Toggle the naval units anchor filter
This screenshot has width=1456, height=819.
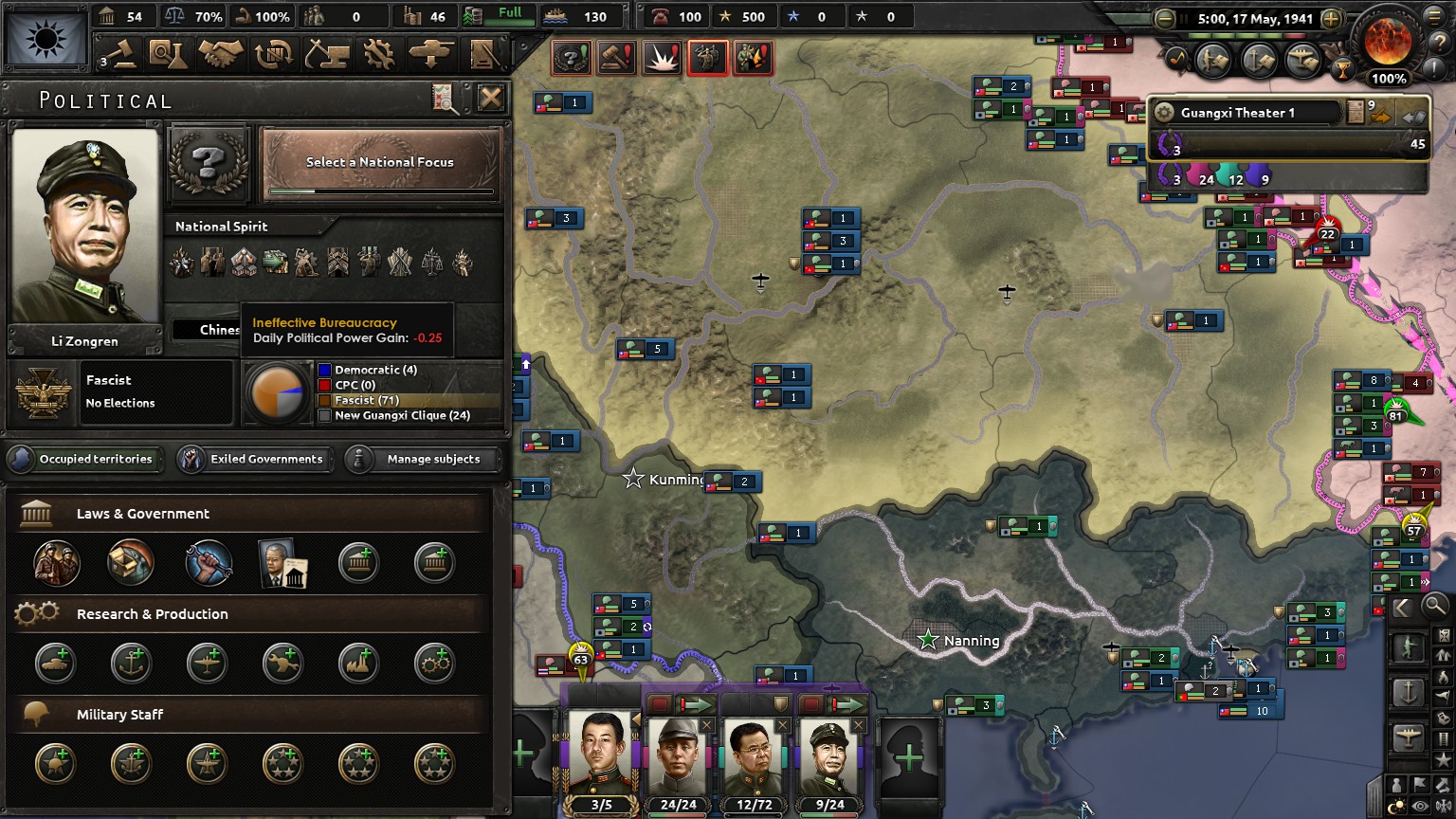pos(1410,690)
